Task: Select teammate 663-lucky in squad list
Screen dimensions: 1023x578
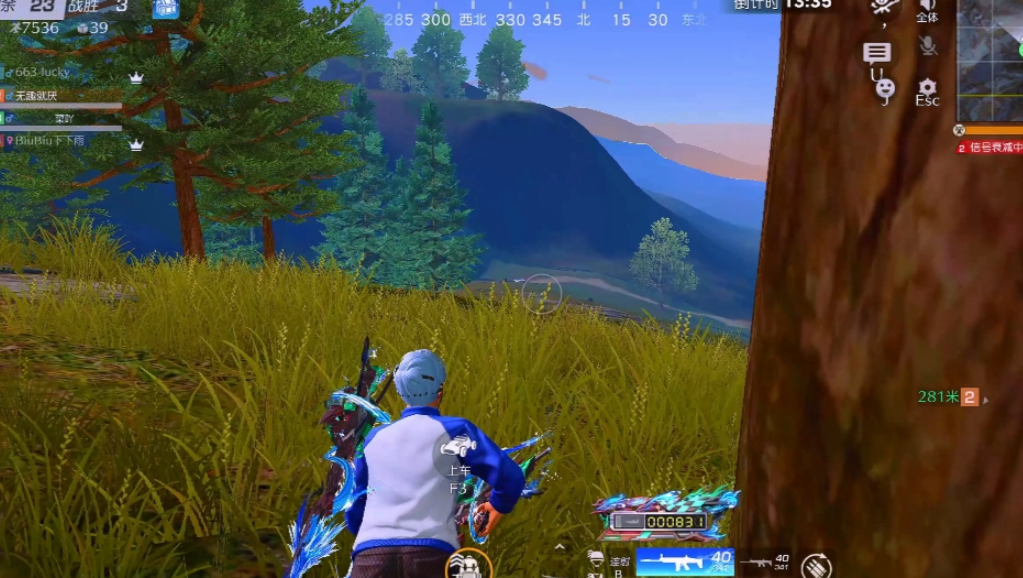Action: (x=40, y=73)
